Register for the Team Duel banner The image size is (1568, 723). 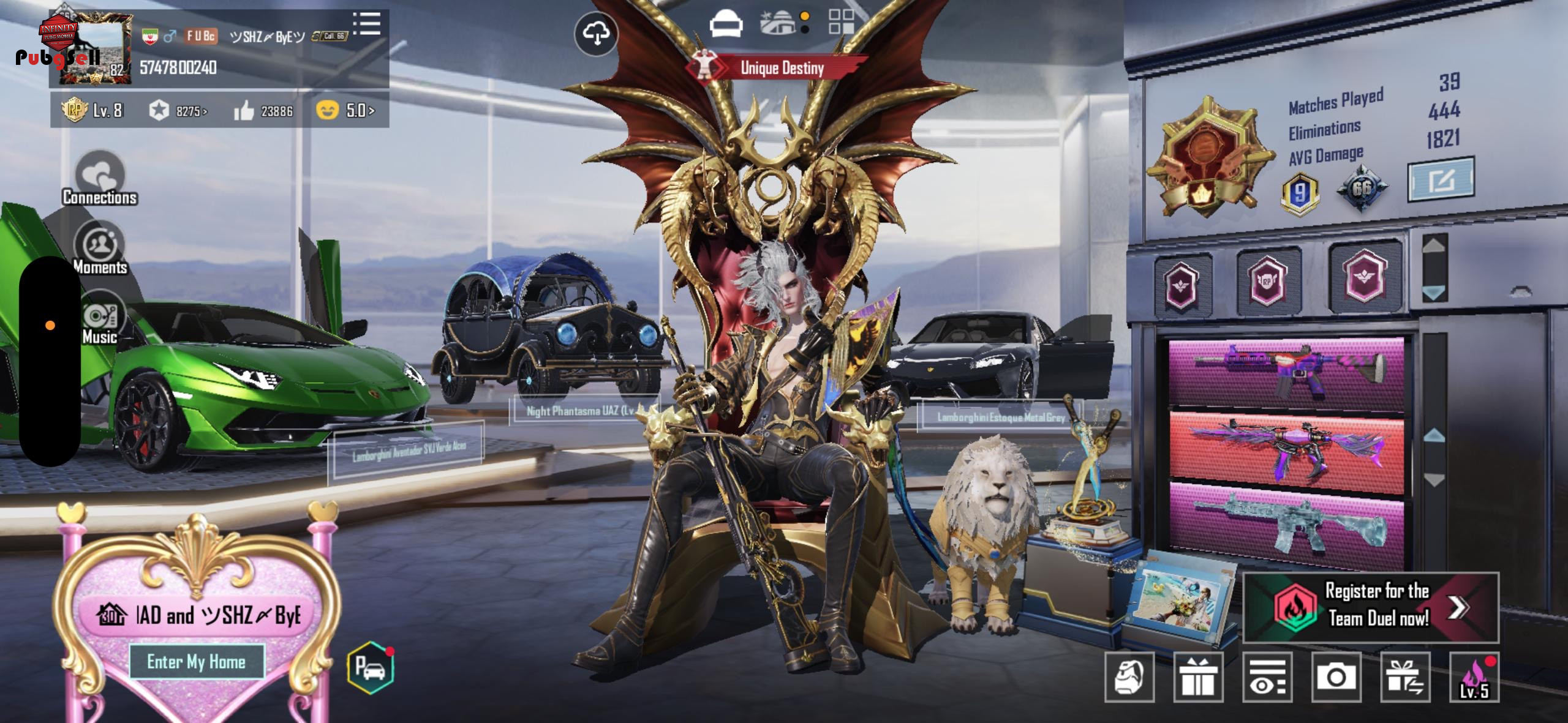click(1371, 607)
